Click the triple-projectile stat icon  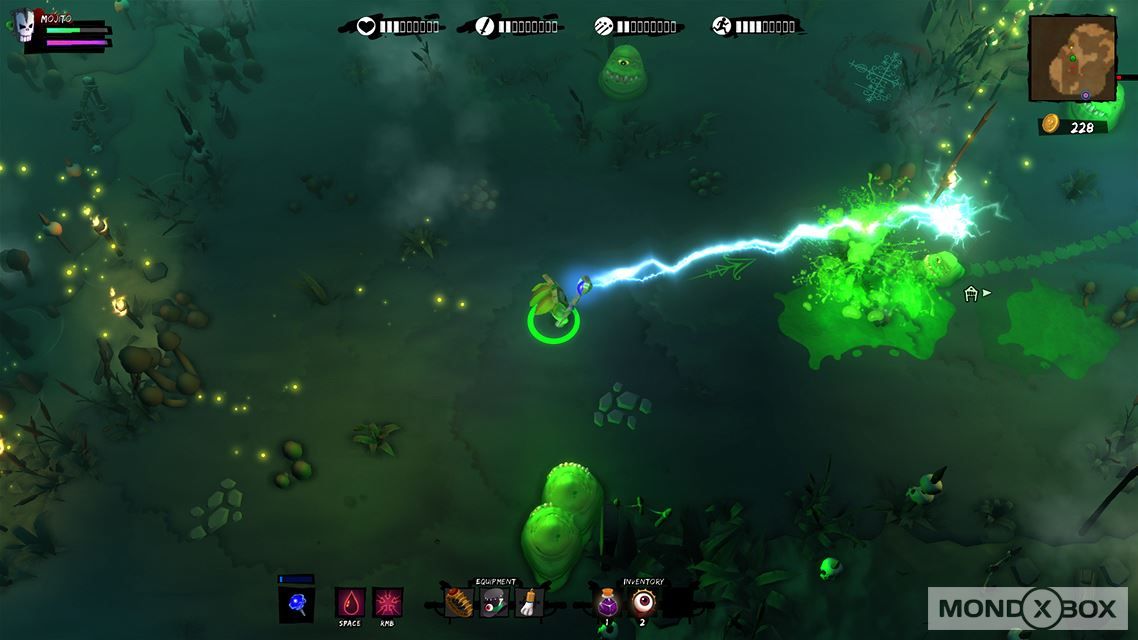click(604, 26)
